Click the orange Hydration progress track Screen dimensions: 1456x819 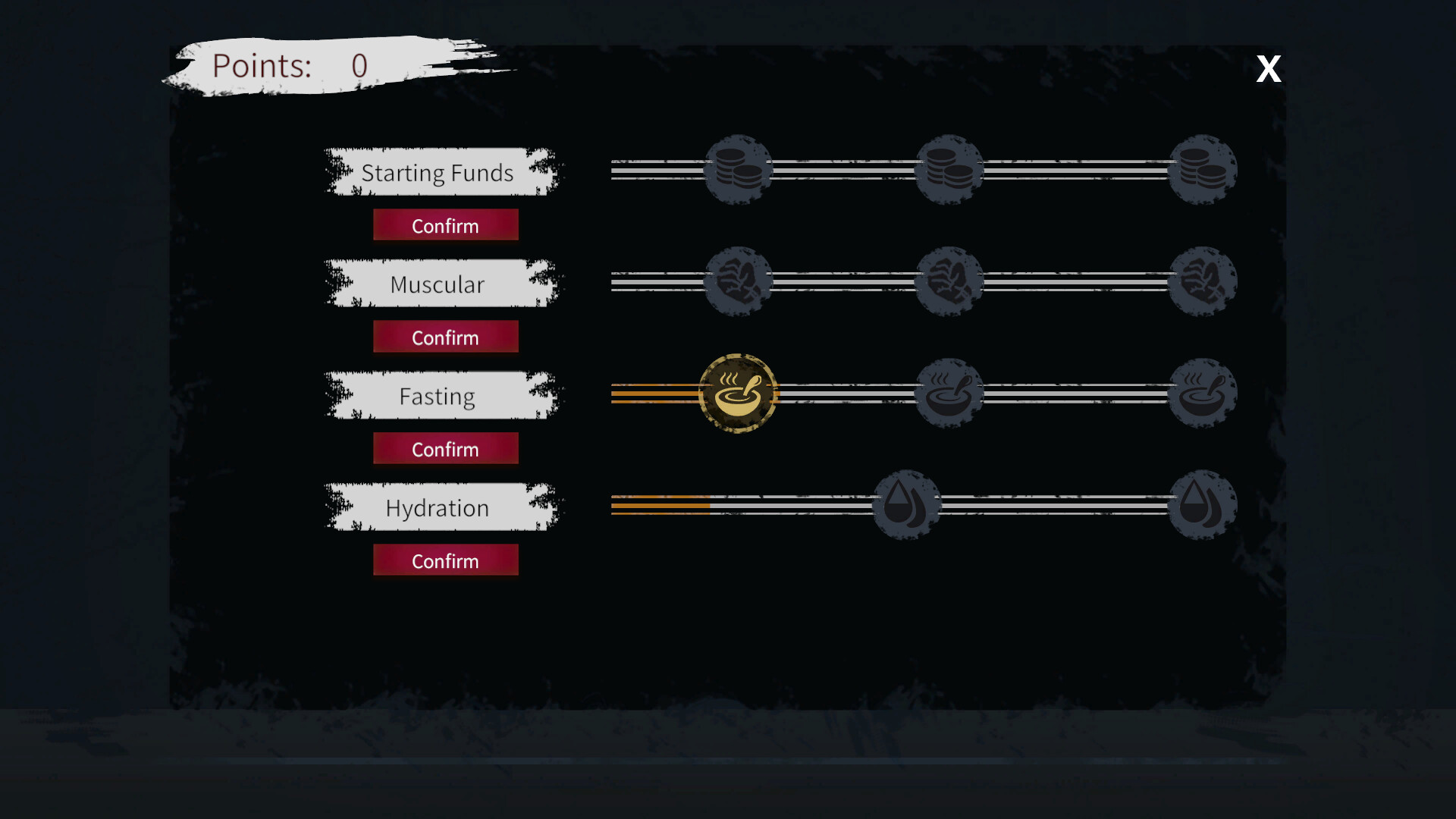pyautogui.click(x=660, y=505)
